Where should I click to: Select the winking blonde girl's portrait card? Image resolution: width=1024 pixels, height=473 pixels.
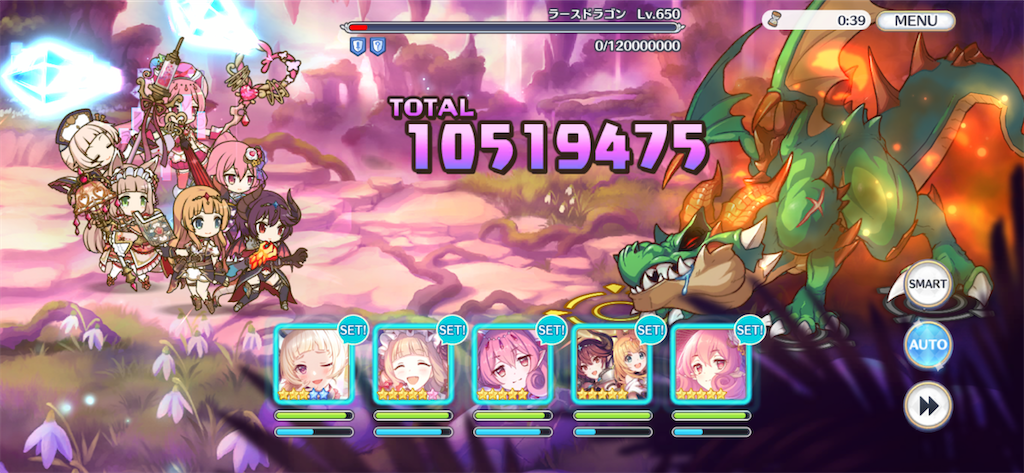(313, 364)
